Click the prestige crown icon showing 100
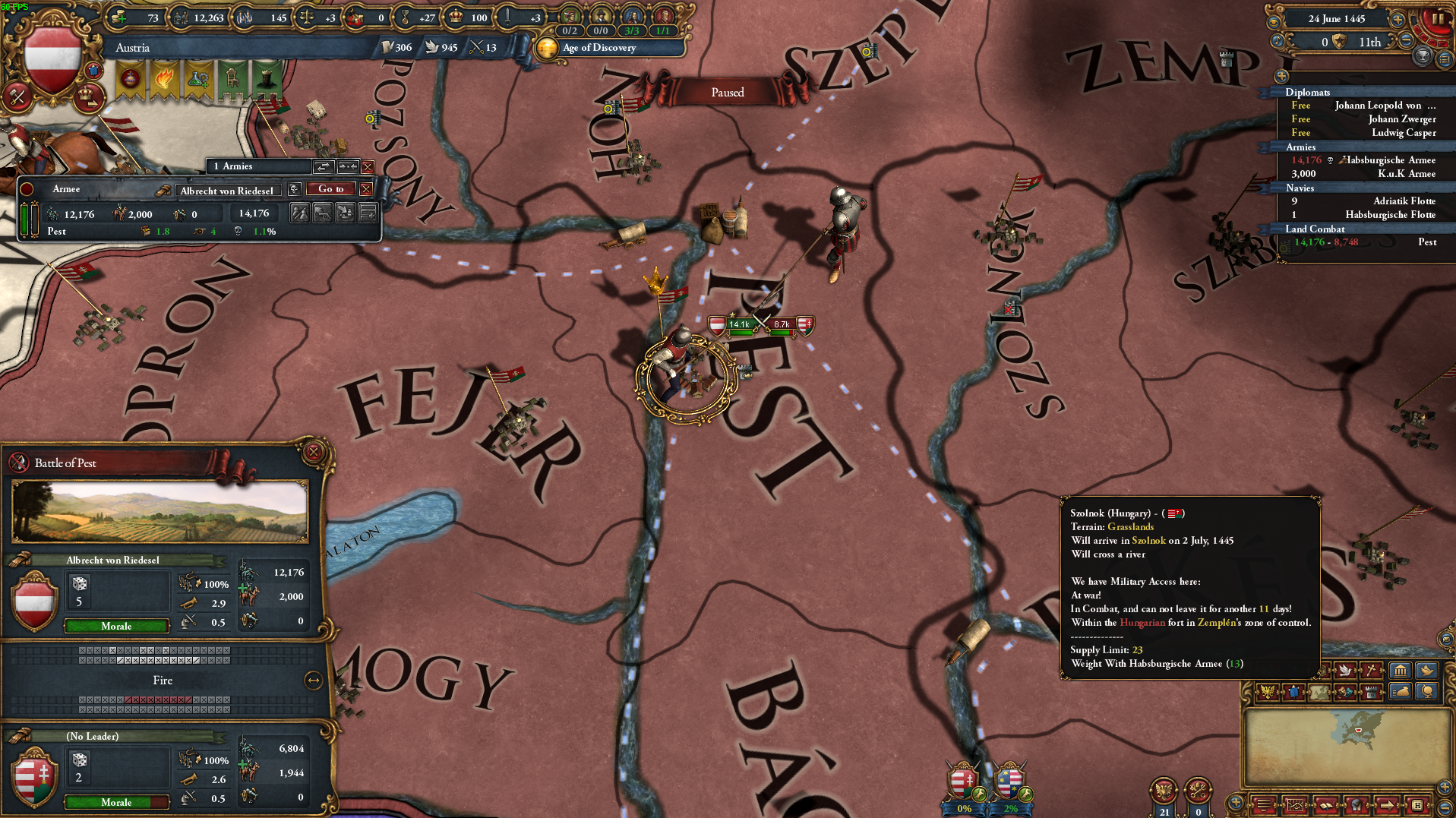This screenshot has width=1456, height=818. point(454,17)
